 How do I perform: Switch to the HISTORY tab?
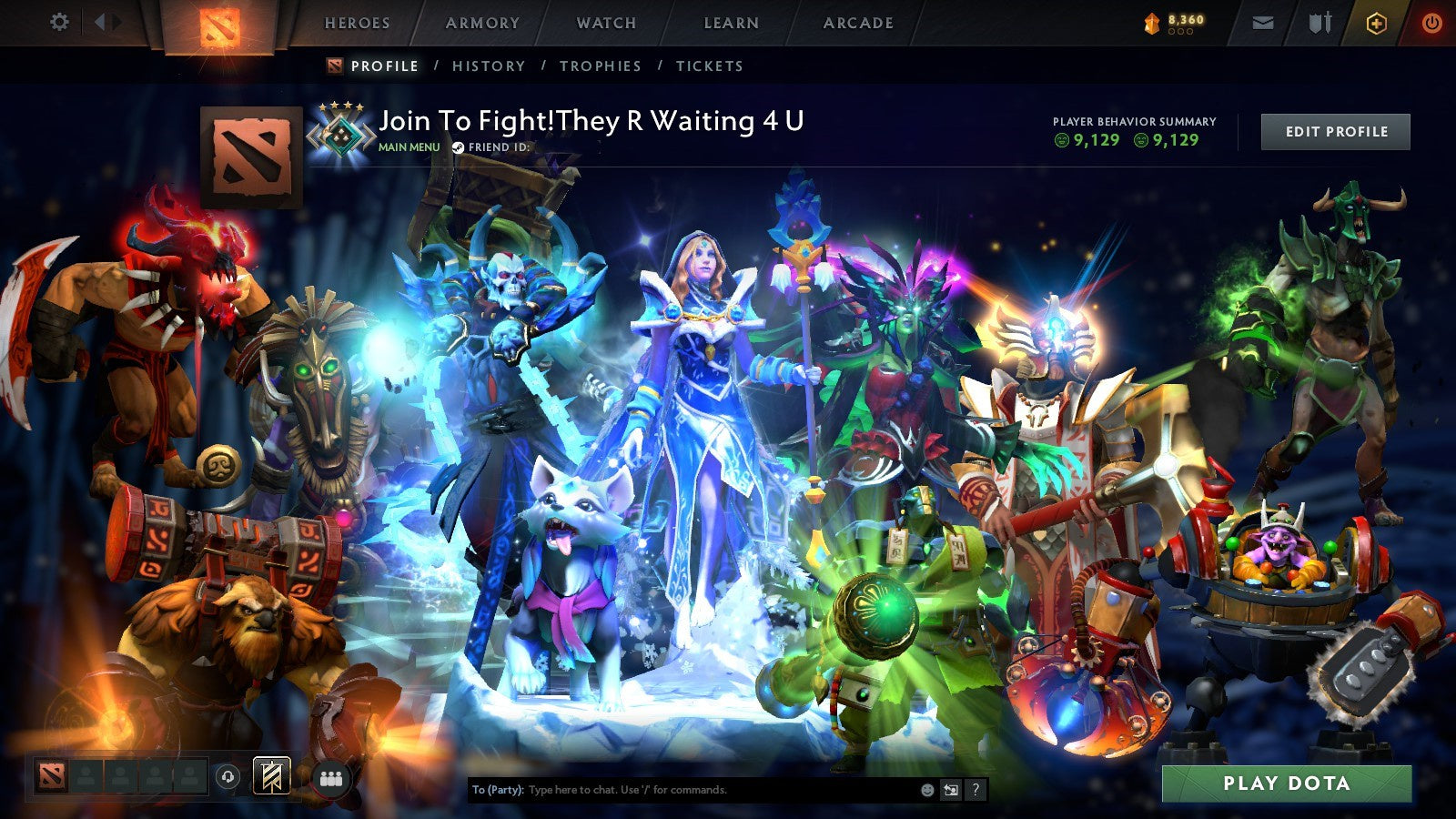(490, 66)
